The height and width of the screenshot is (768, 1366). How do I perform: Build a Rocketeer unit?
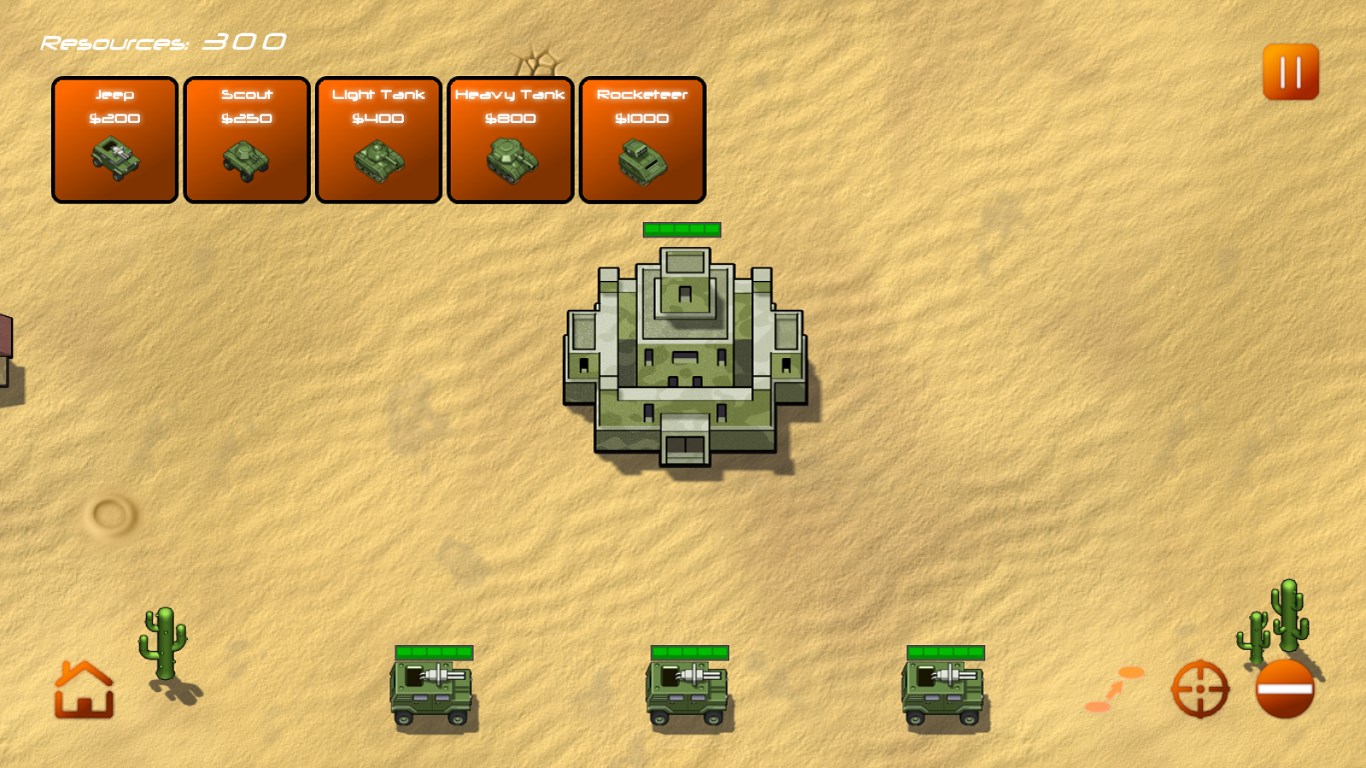(x=643, y=140)
